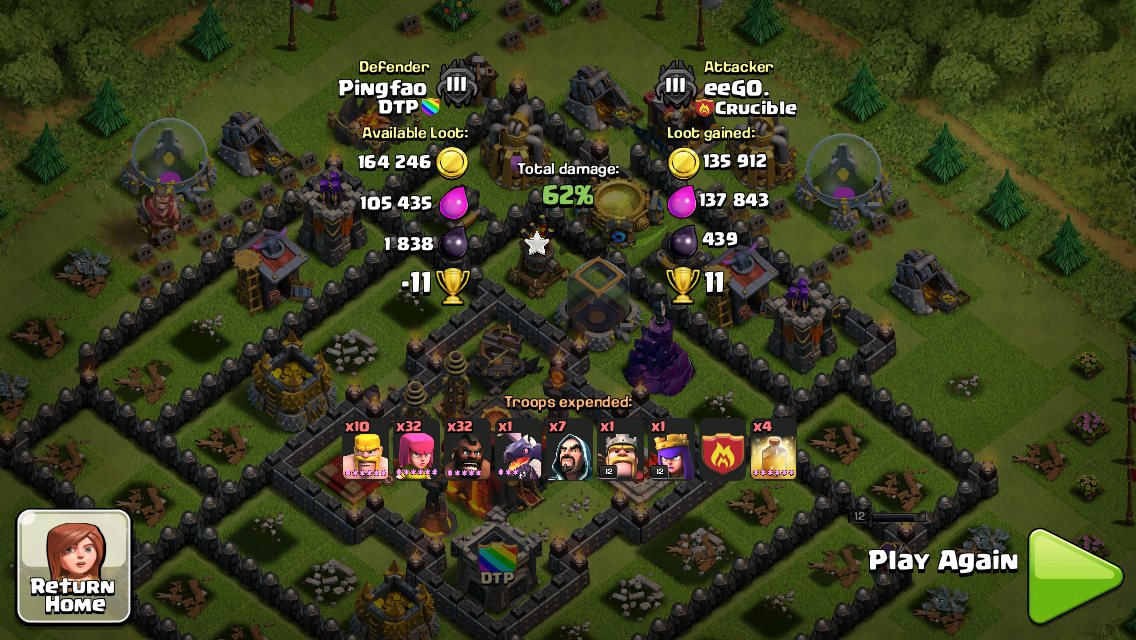
Task: Select the hooded Wizard troop card
Action: 569,451
